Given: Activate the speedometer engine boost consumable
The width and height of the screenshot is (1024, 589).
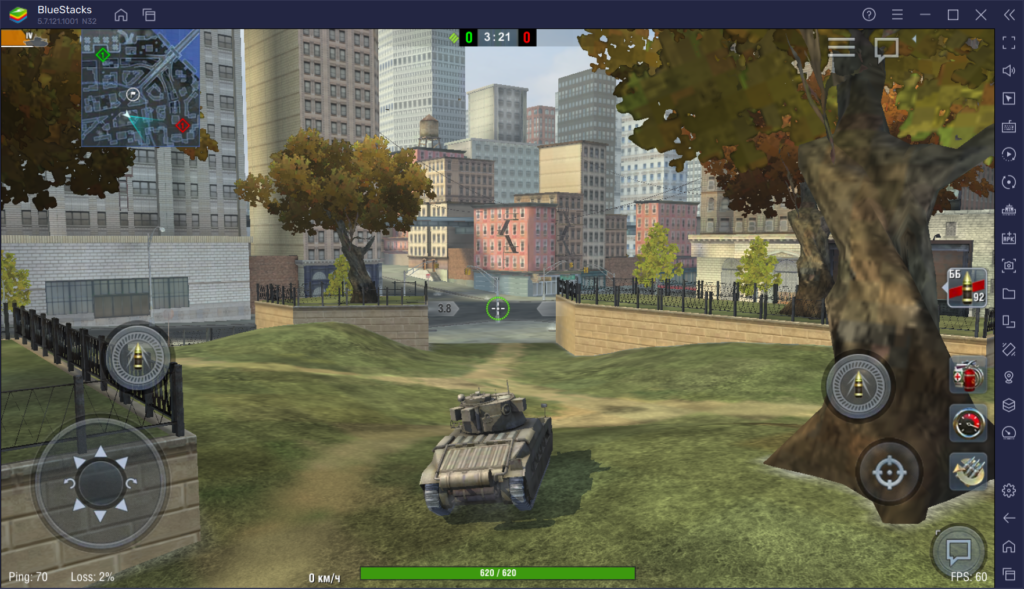Looking at the screenshot, I should coord(967,423).
